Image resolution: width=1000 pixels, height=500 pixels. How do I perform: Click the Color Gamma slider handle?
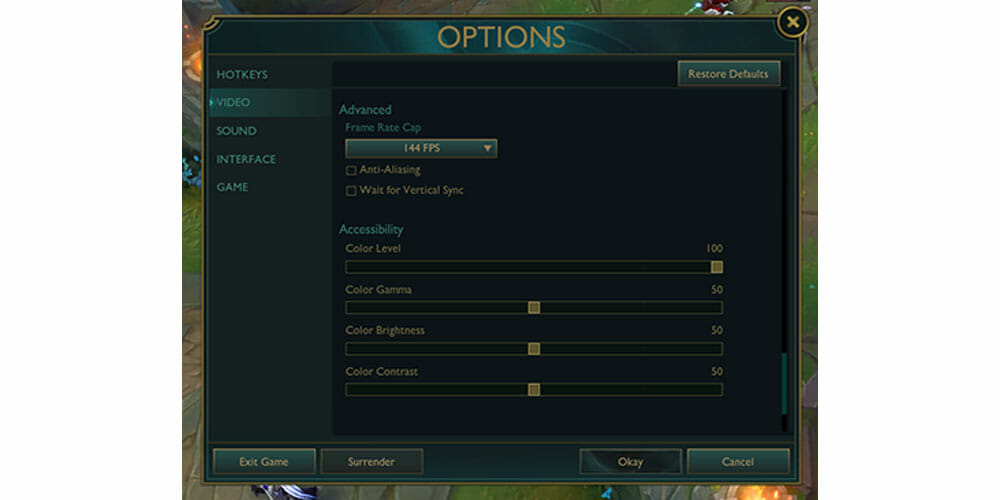534,308
